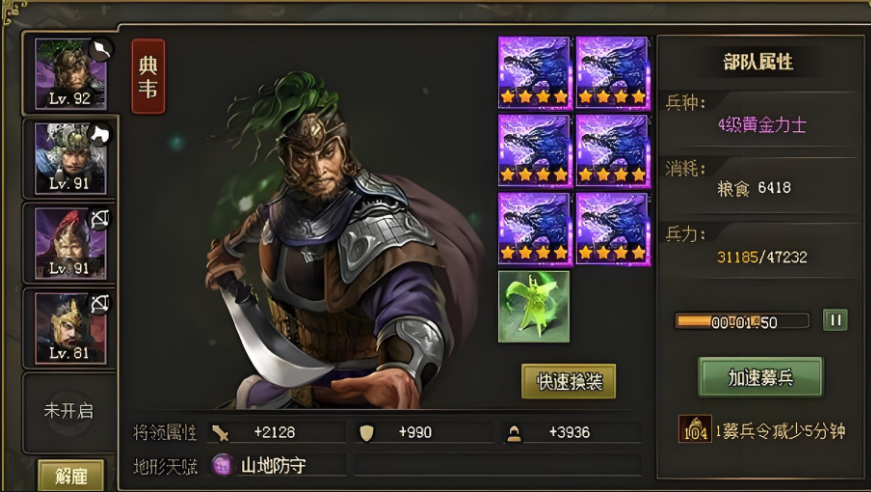Choose the Lv. 81 general portrait
This screenshot has height=492, width=871.
coord(69,327)
